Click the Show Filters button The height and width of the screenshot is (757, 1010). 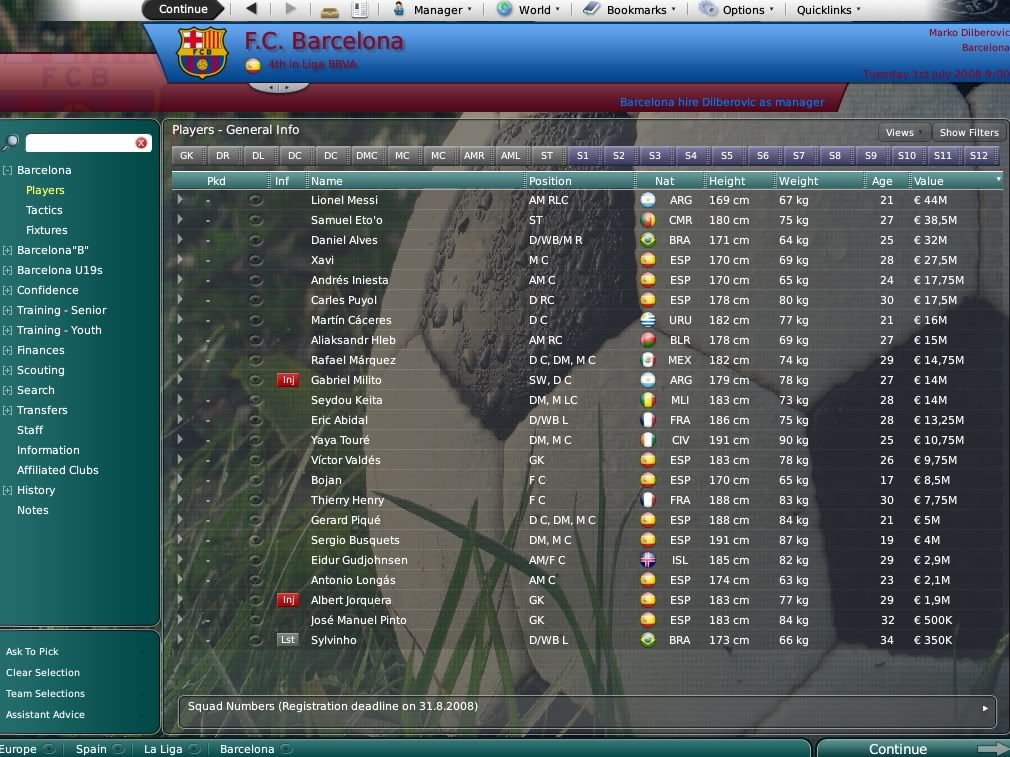[968, 132]
